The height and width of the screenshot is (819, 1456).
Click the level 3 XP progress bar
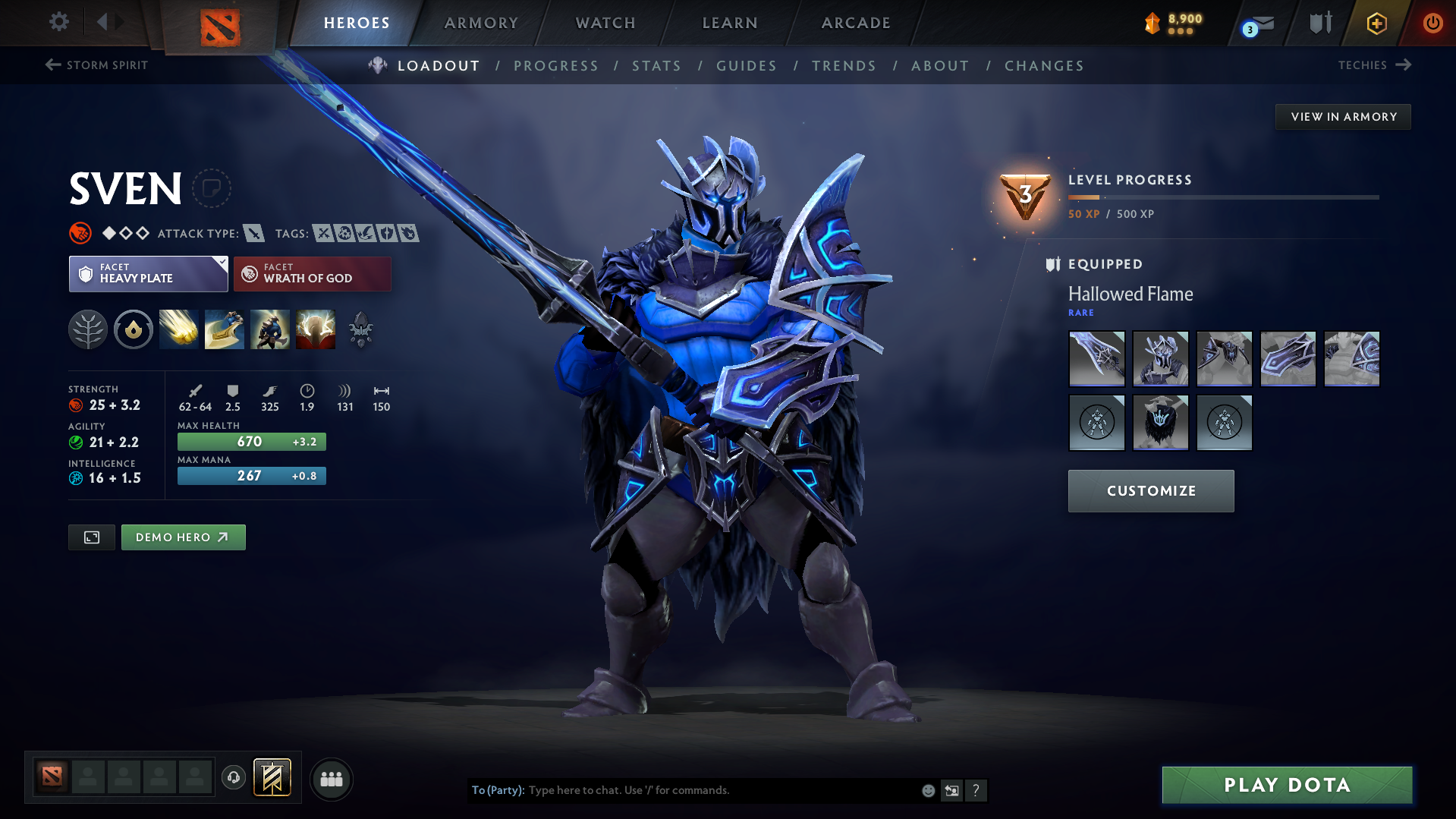(1222, 197)
